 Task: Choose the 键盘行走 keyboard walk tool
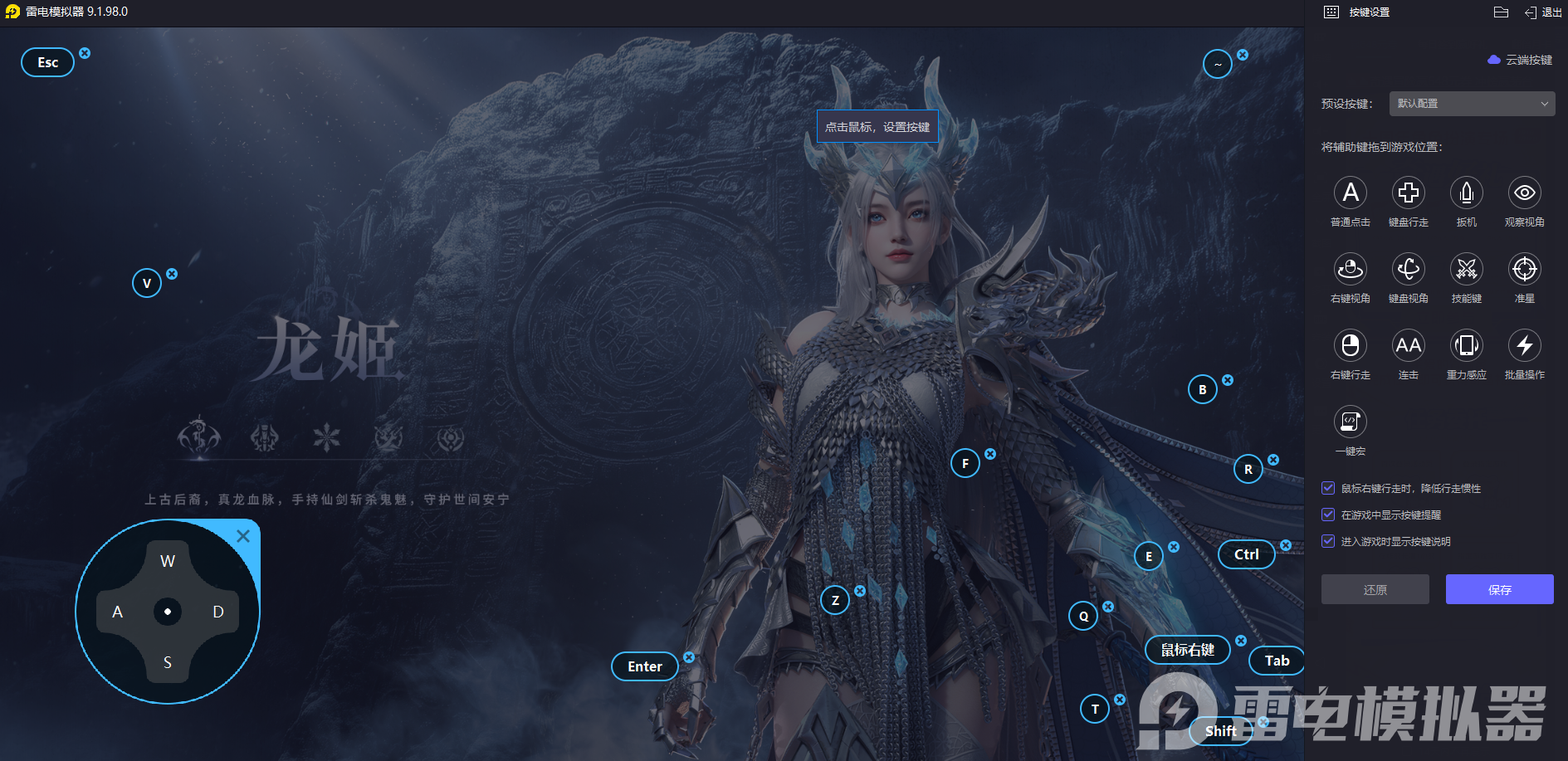(1409, 193)
